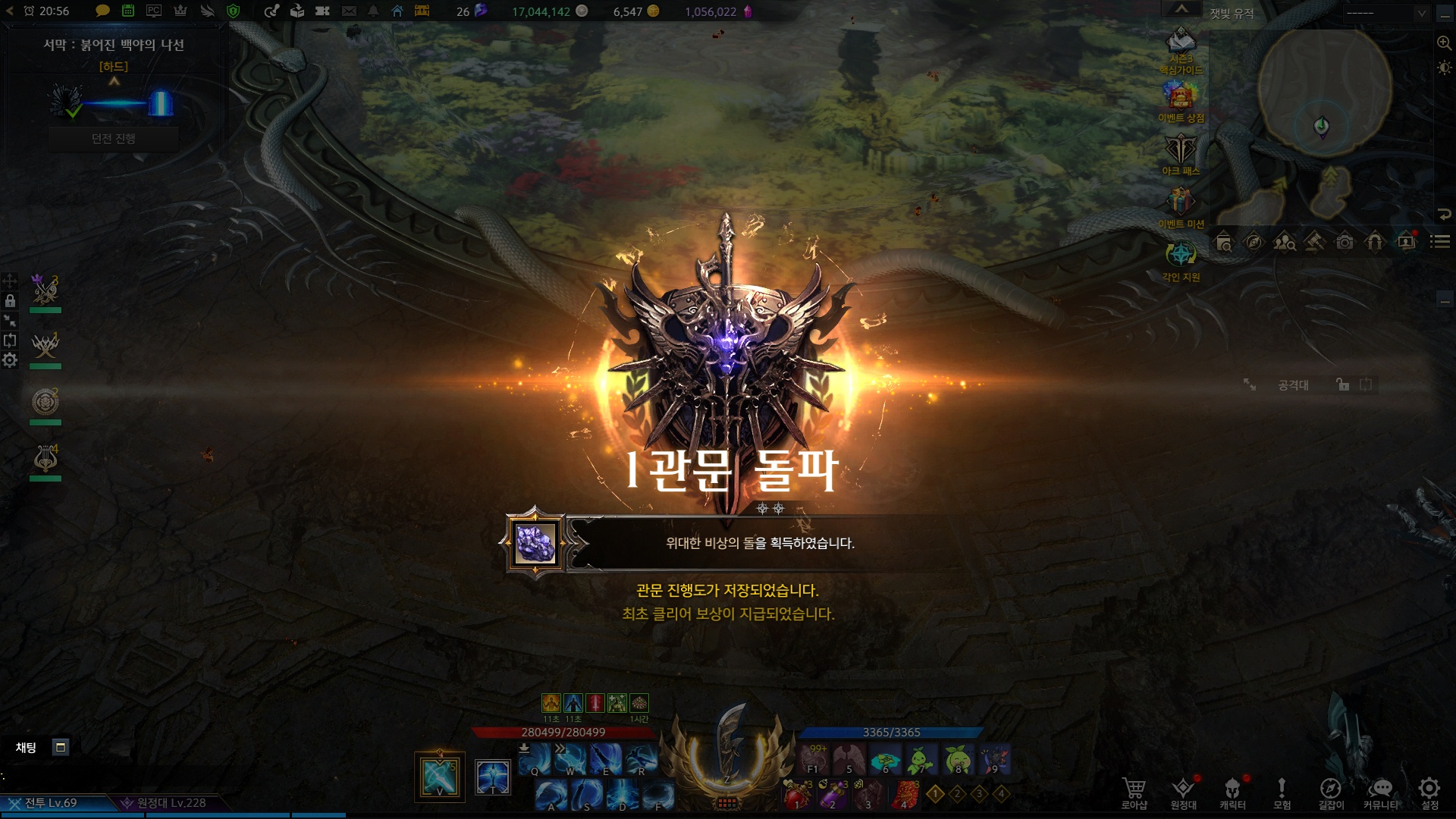The width and height of the screenshot is (1456, 819).
Task: Open the 채팅 chat tab
Action: (x=27, y=748)
